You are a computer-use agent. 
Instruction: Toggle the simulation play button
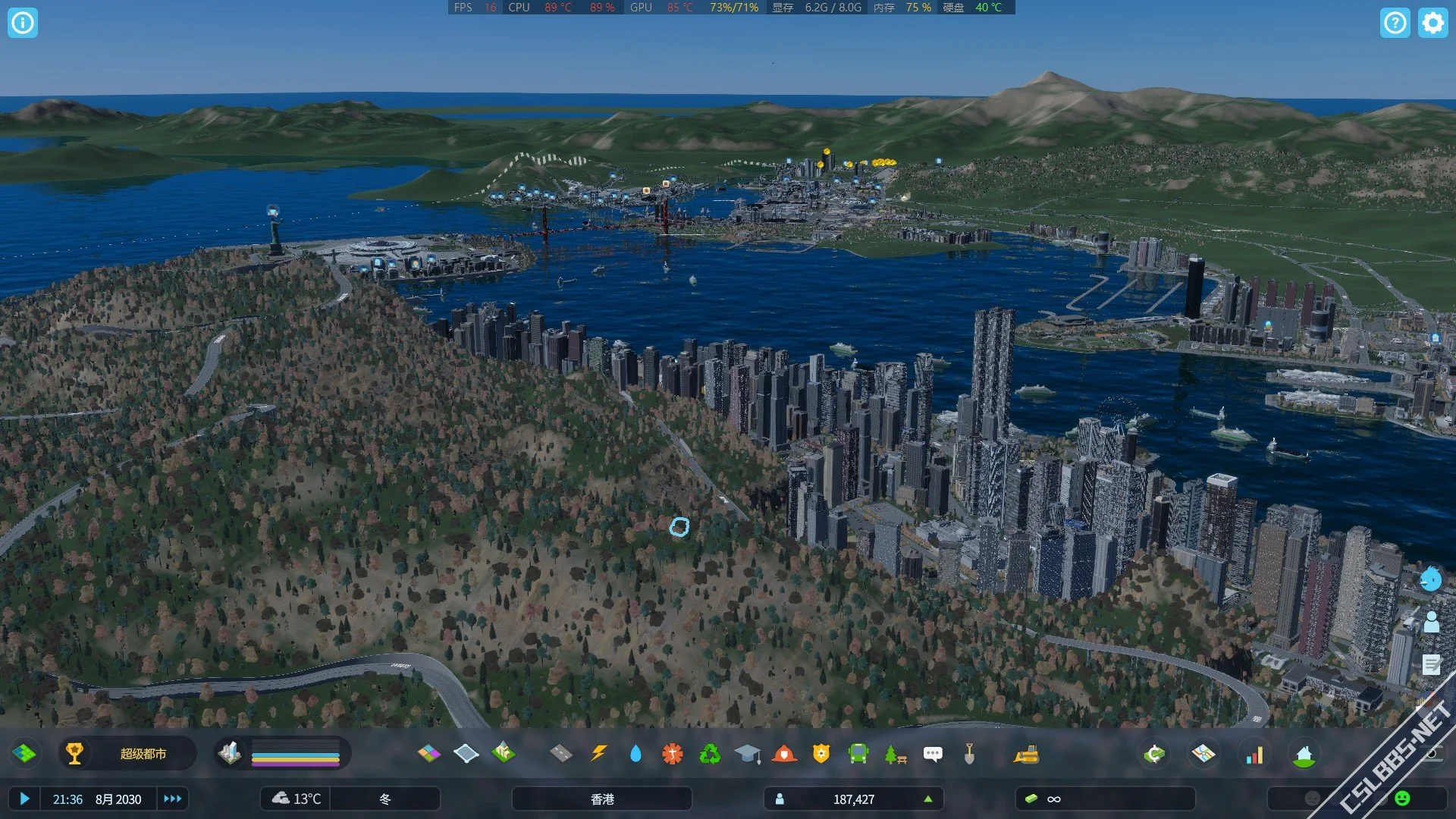[24, 799]
